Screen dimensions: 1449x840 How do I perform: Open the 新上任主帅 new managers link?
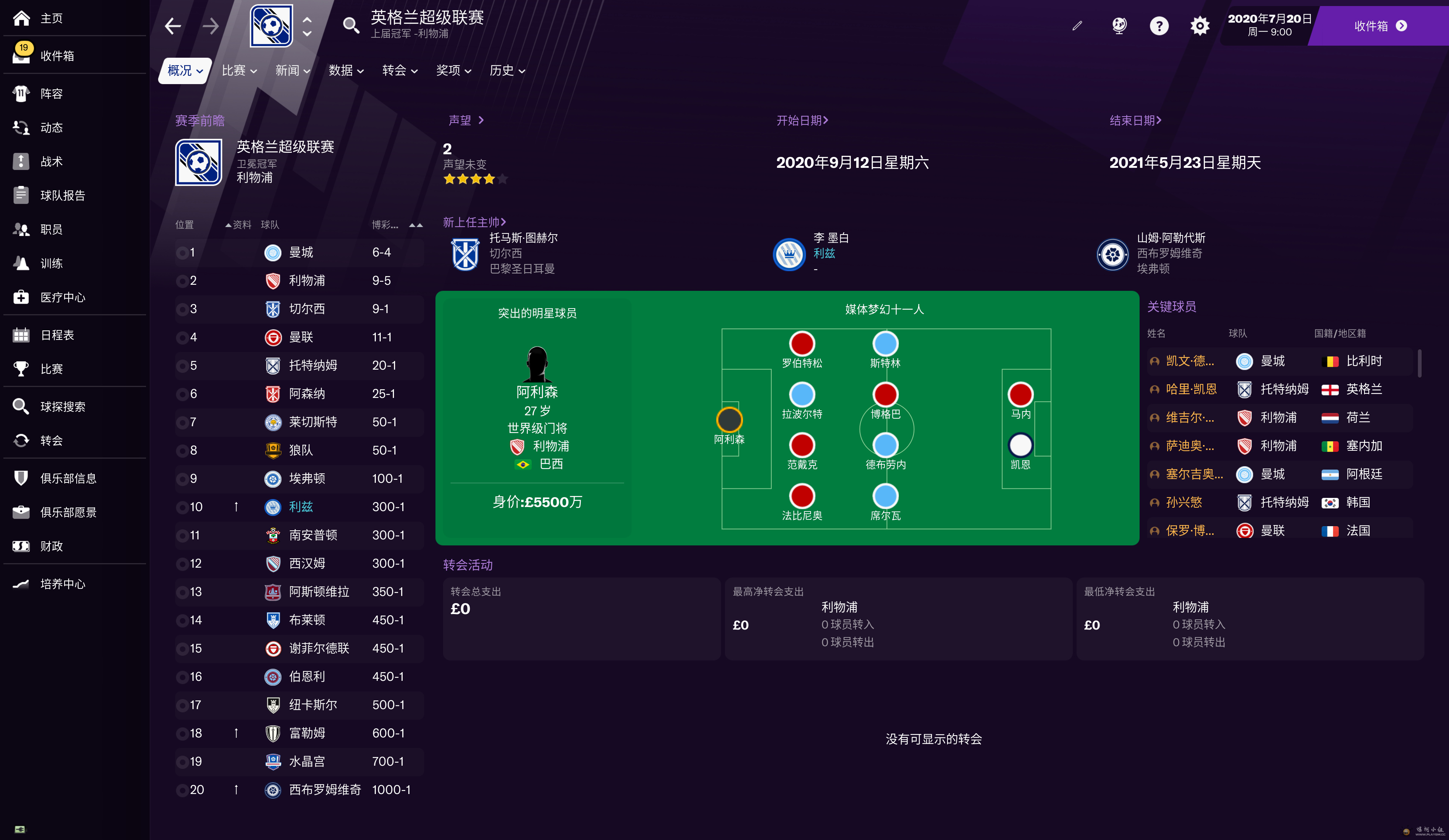474,222
